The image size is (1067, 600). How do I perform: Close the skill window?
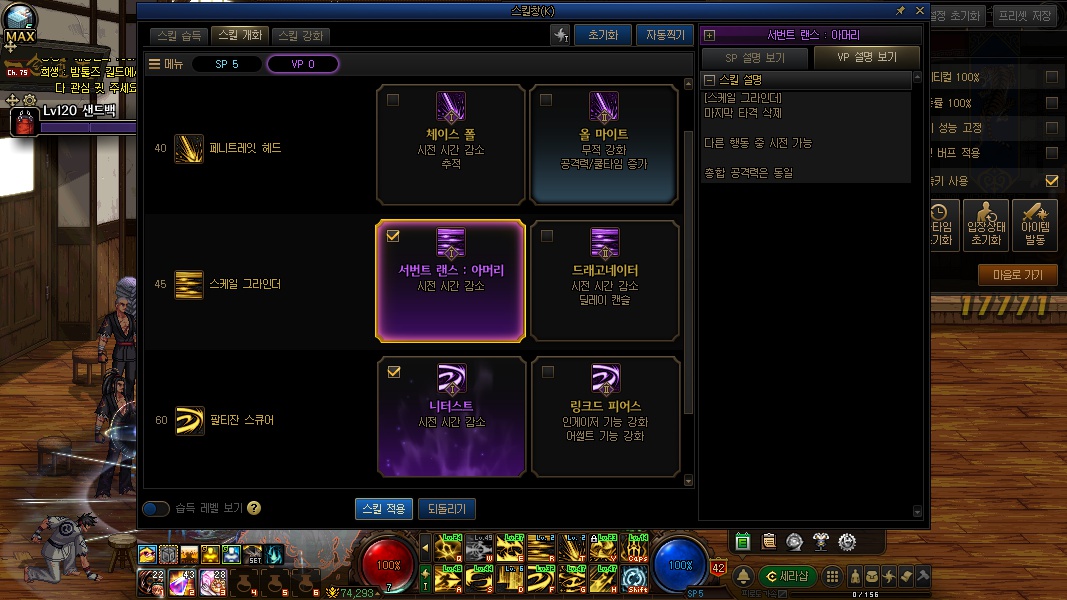[x=920, y=10]
